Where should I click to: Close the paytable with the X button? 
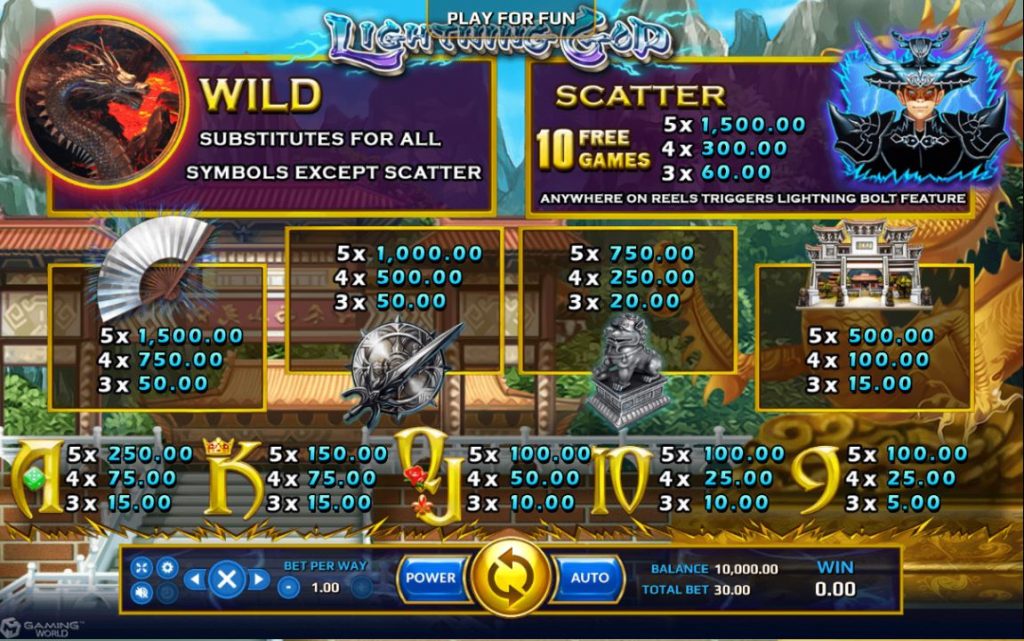[227, 579]
